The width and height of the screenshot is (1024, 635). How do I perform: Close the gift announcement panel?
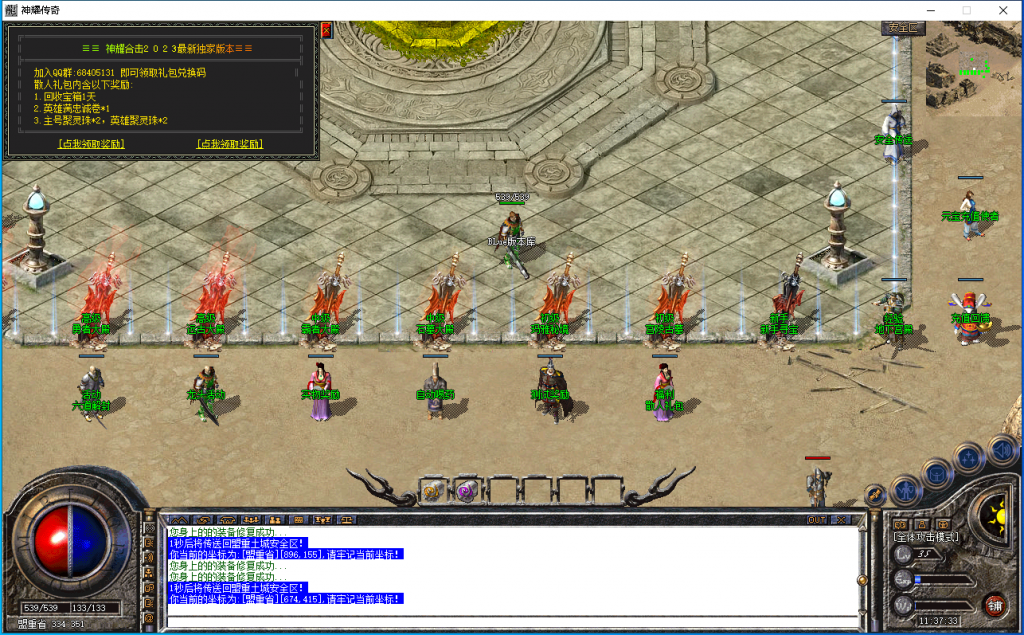coord(326,30)
